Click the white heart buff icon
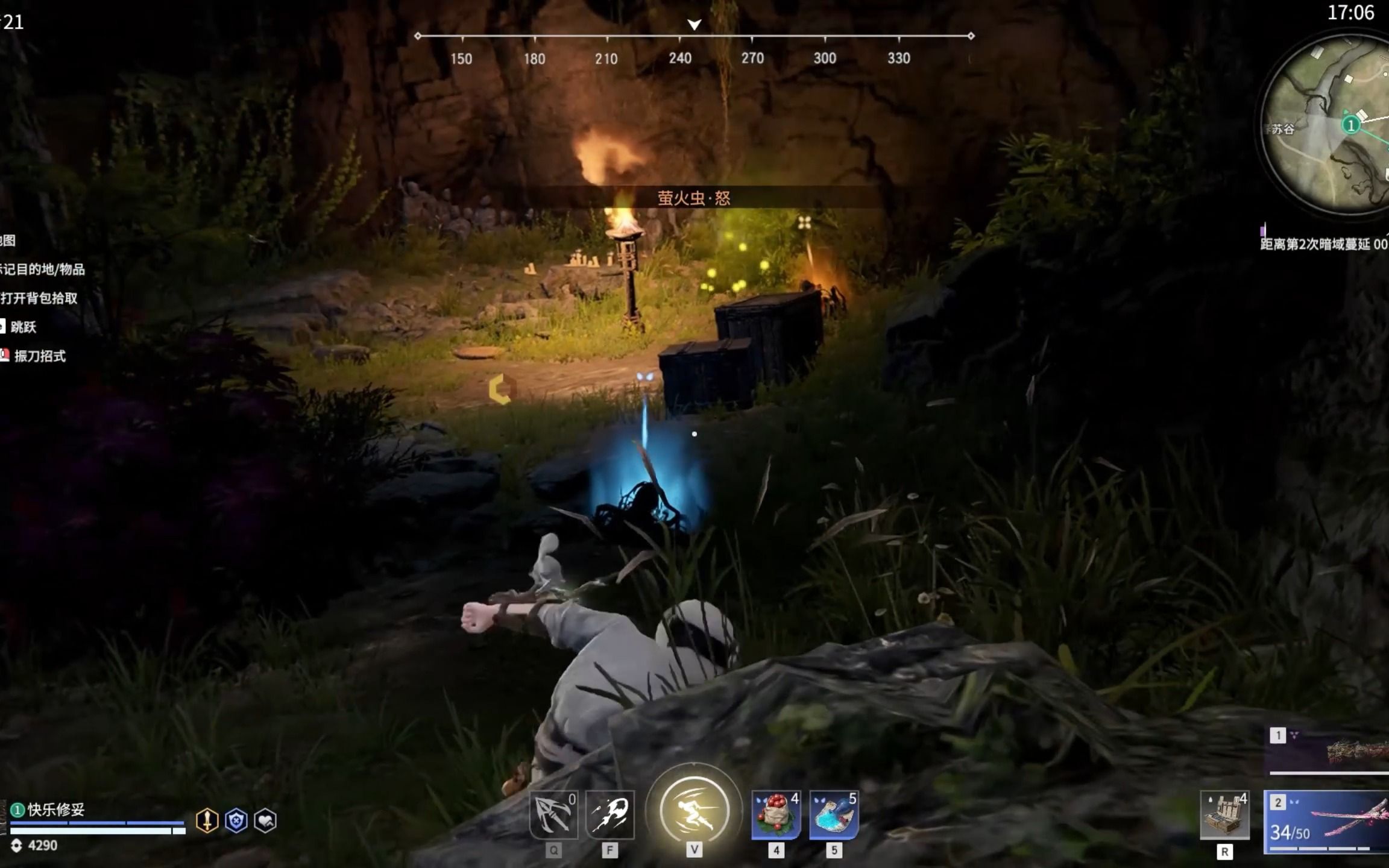Image resolution: width=1389 pixels, height=868 pixels. [265, 820]
